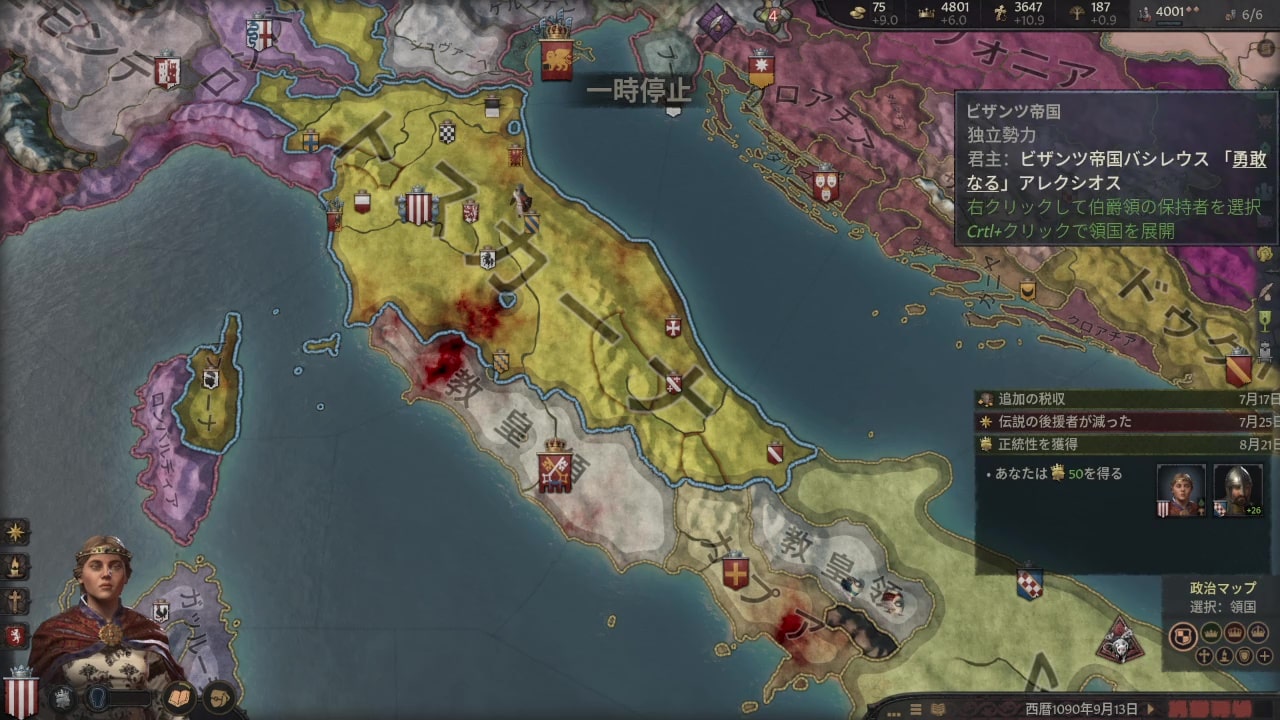1280x720 pixels.
Task: Switch to the cross faith map mode
Action: [x=1204, y=656]
